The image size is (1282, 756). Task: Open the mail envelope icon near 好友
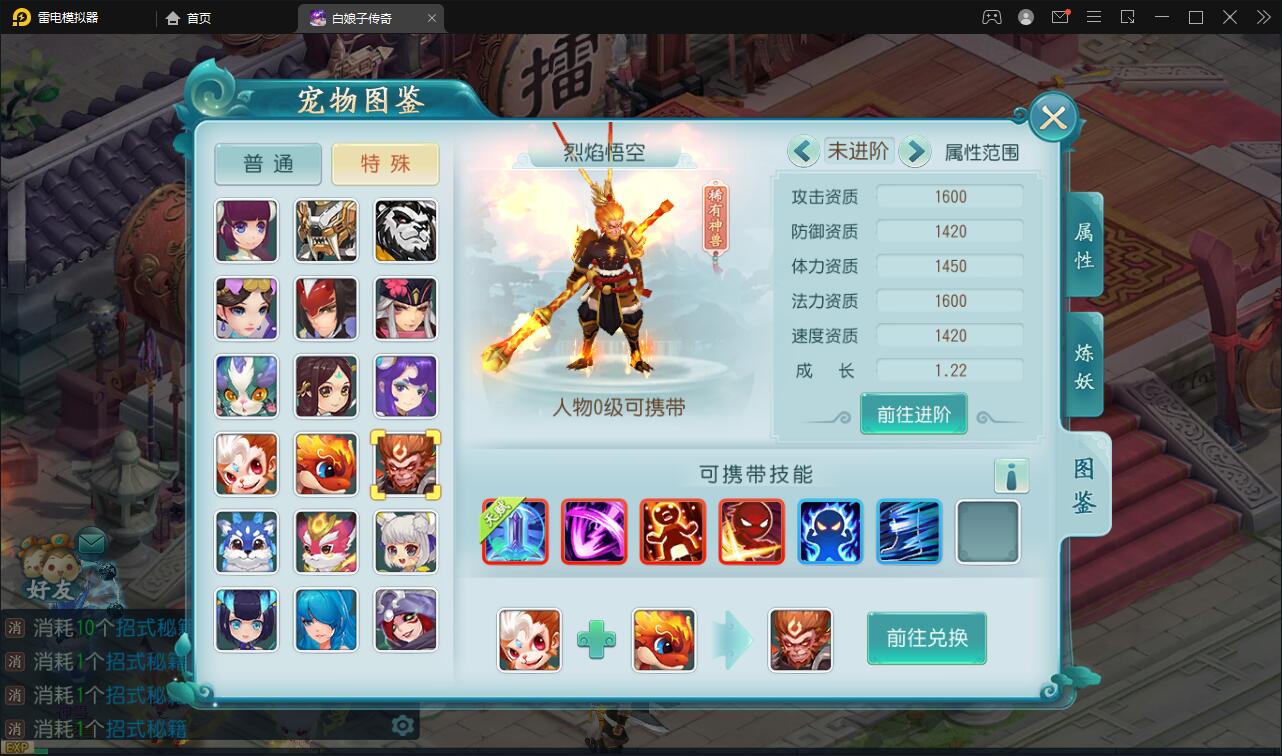click(x=91, y=543)
